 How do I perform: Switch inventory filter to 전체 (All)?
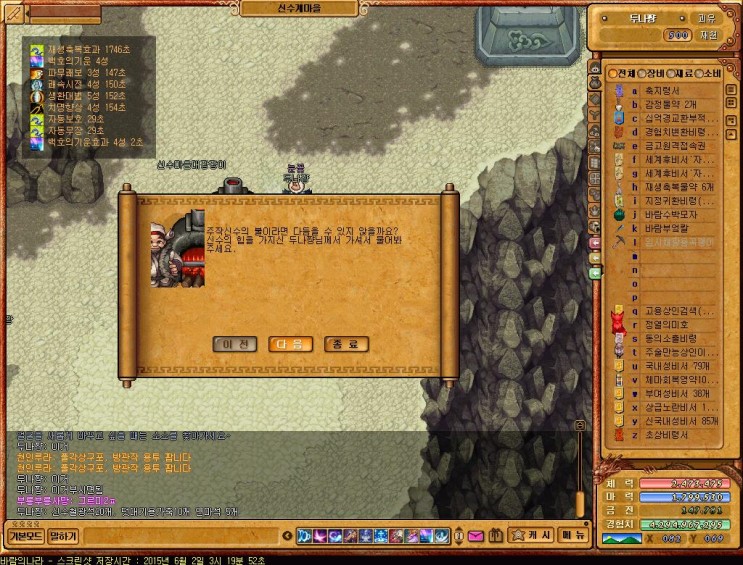(623, 74)
